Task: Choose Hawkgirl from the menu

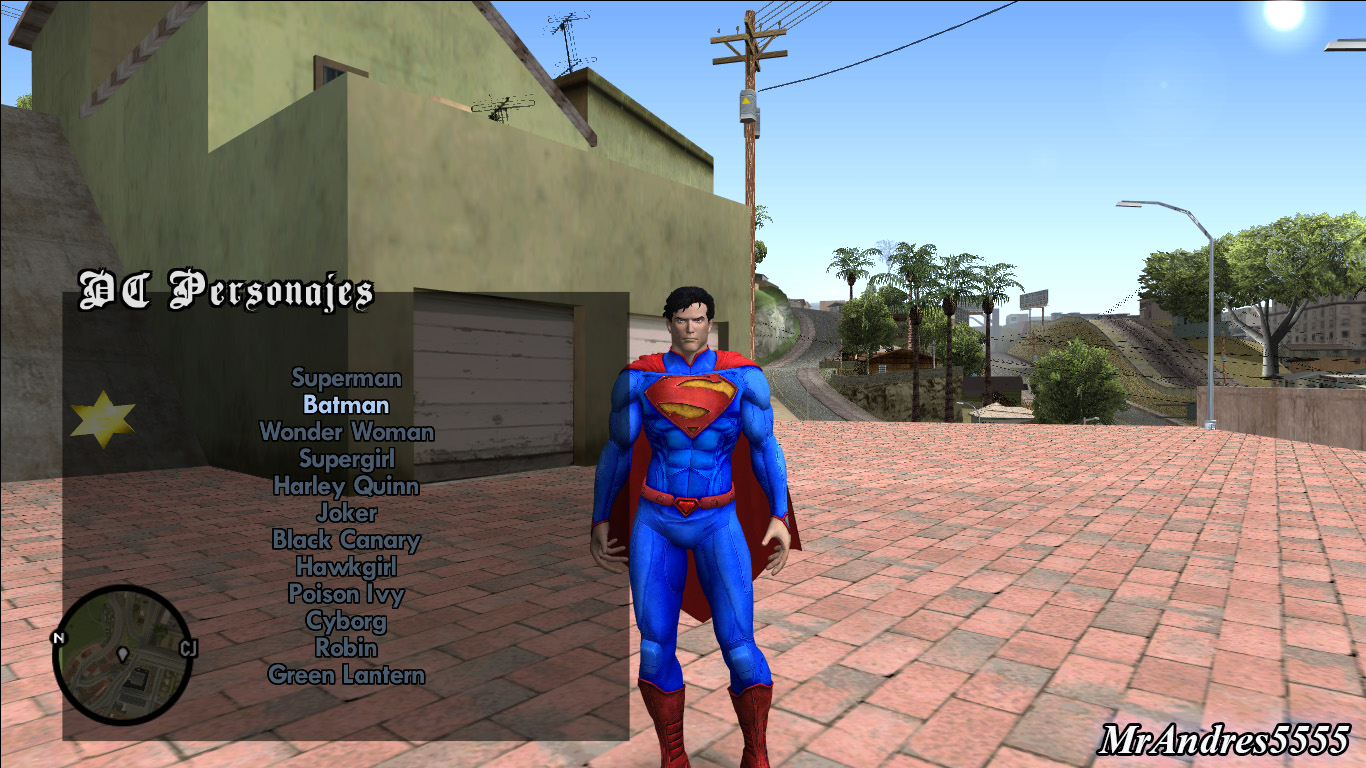Action: [346, 568]
